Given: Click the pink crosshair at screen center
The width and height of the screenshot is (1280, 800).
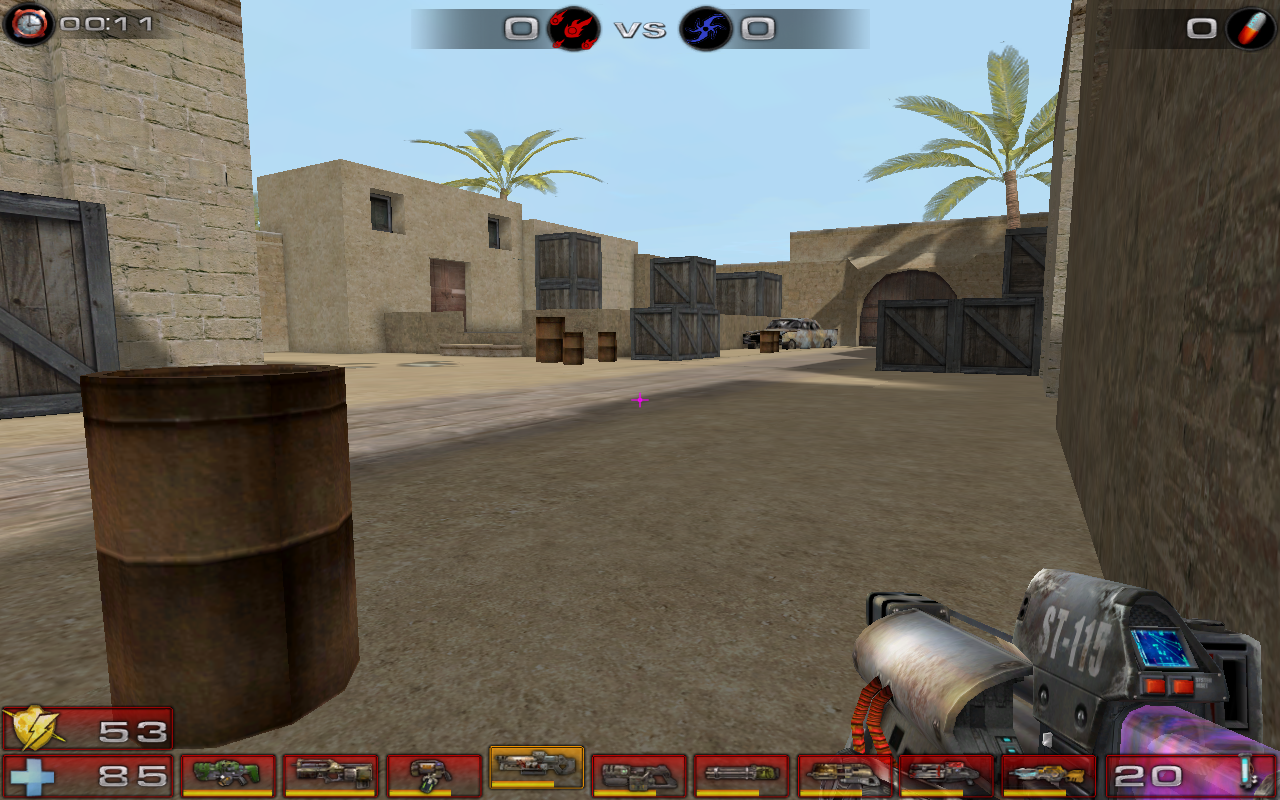Looking at the screenshot, I should point(640,400).
